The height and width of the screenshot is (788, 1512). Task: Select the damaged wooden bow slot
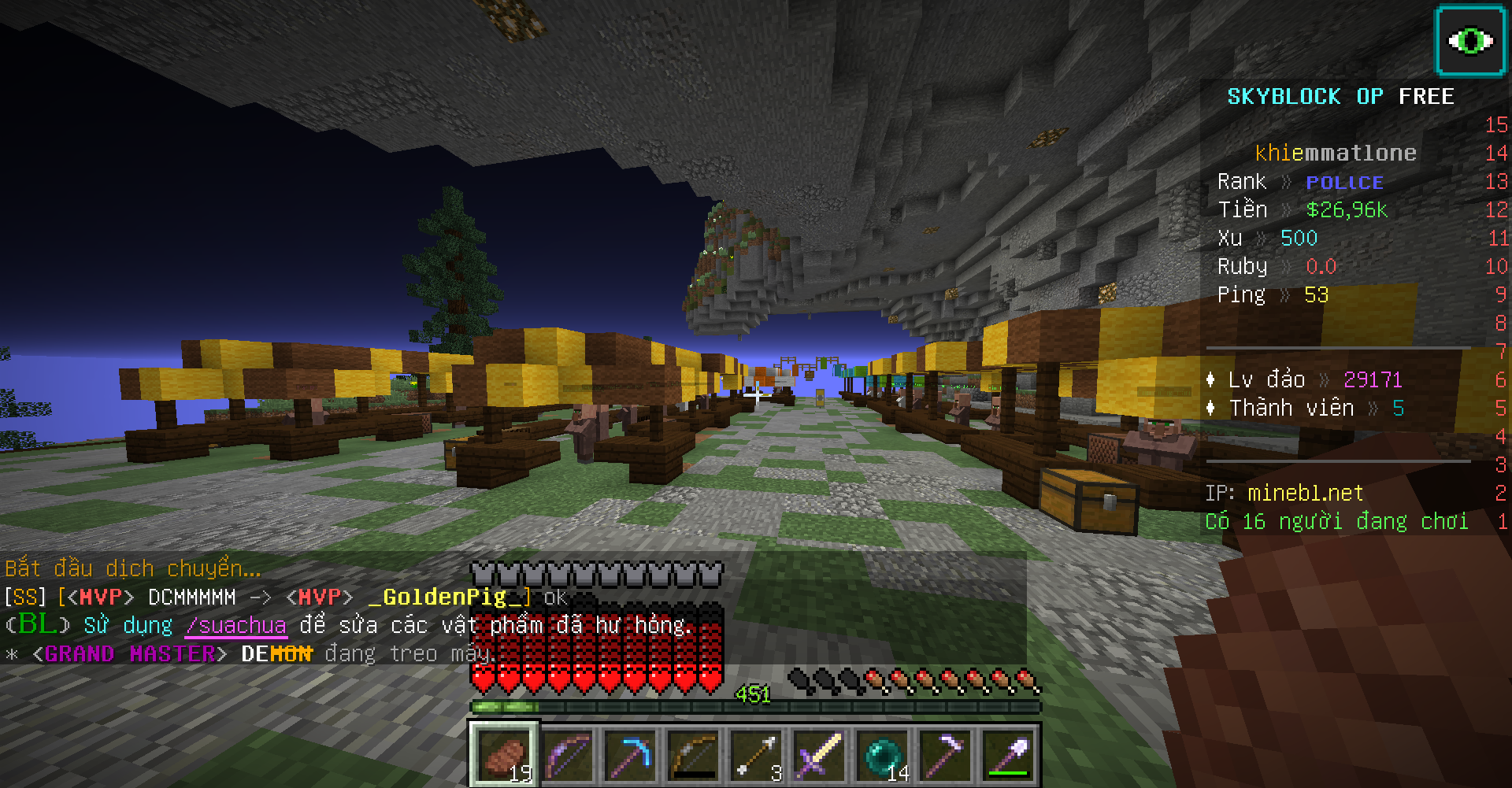(693, 755)
